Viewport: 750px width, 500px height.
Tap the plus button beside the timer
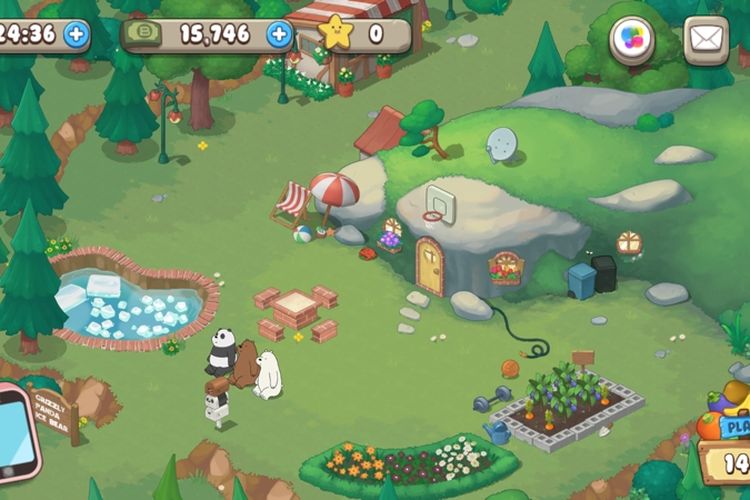[76, 35]
